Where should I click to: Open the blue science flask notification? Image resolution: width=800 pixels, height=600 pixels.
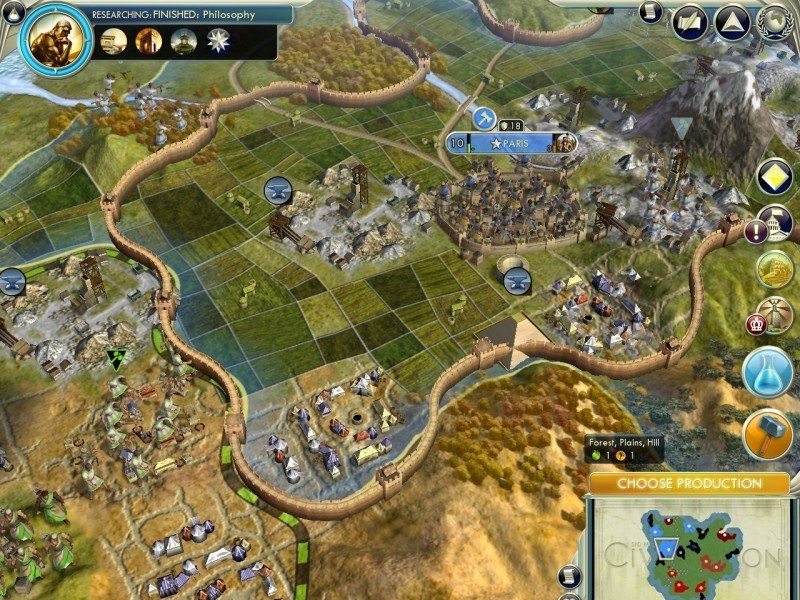click(x=768, y=372)
